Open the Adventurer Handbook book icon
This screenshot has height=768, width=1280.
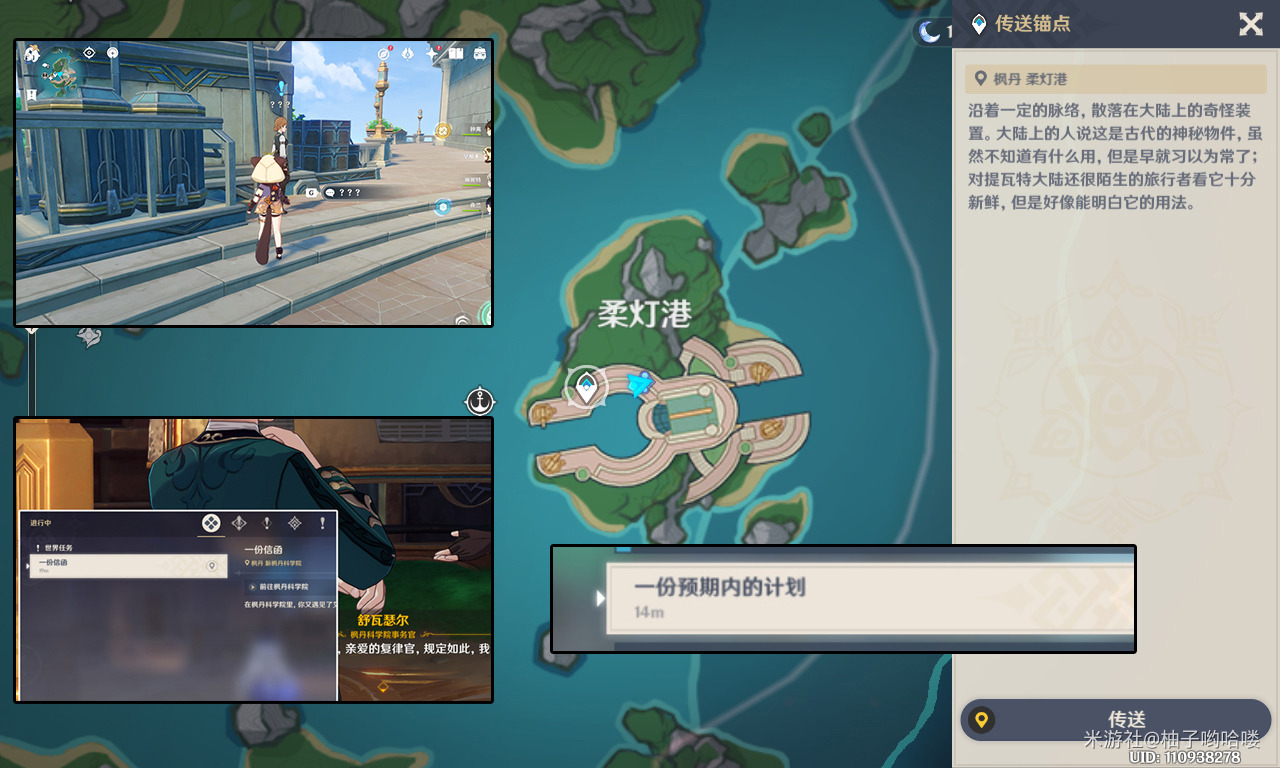[x=456, y=54]
